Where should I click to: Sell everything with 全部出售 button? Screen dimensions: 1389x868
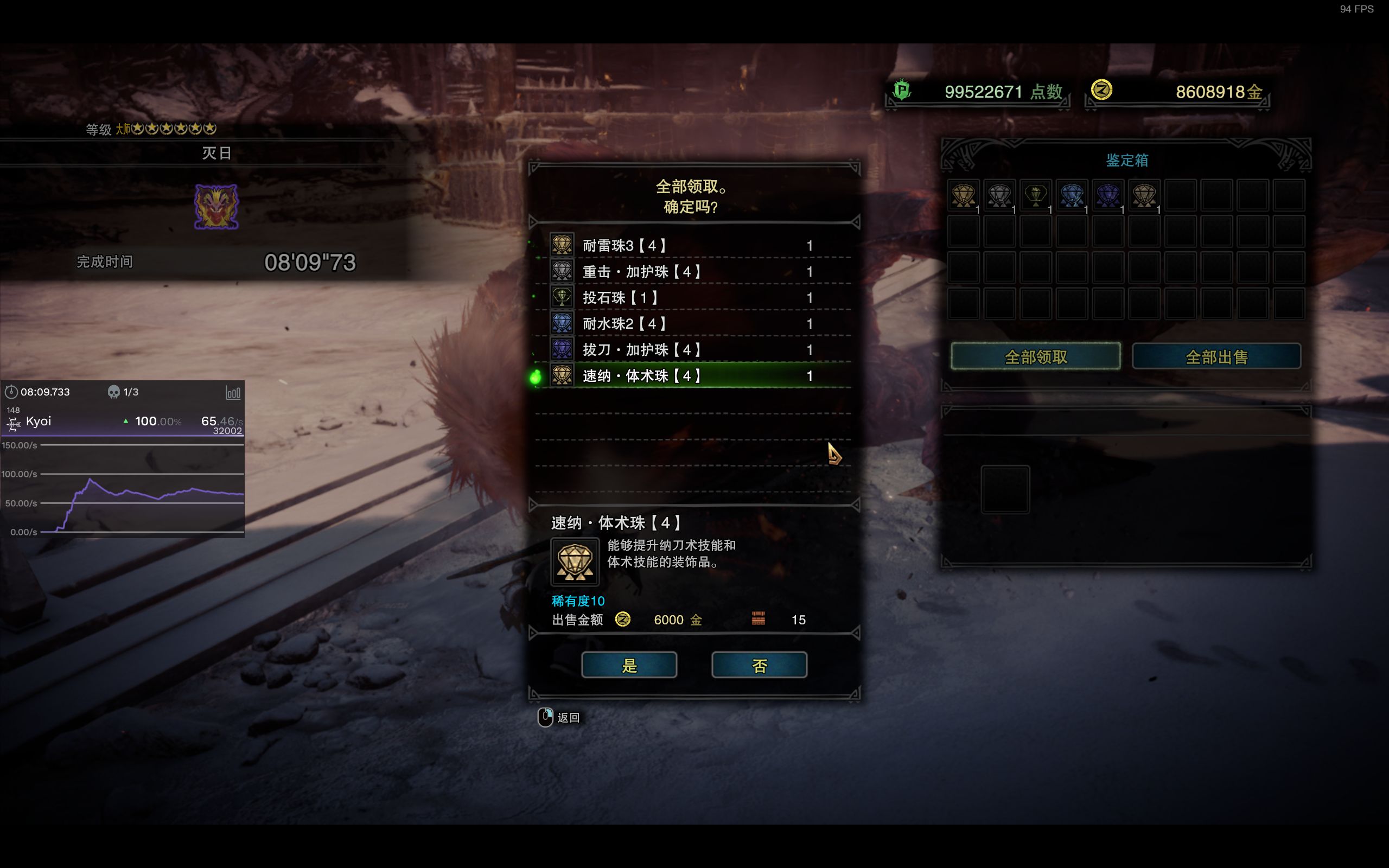pyautogui.click(x=1216, y=357)
